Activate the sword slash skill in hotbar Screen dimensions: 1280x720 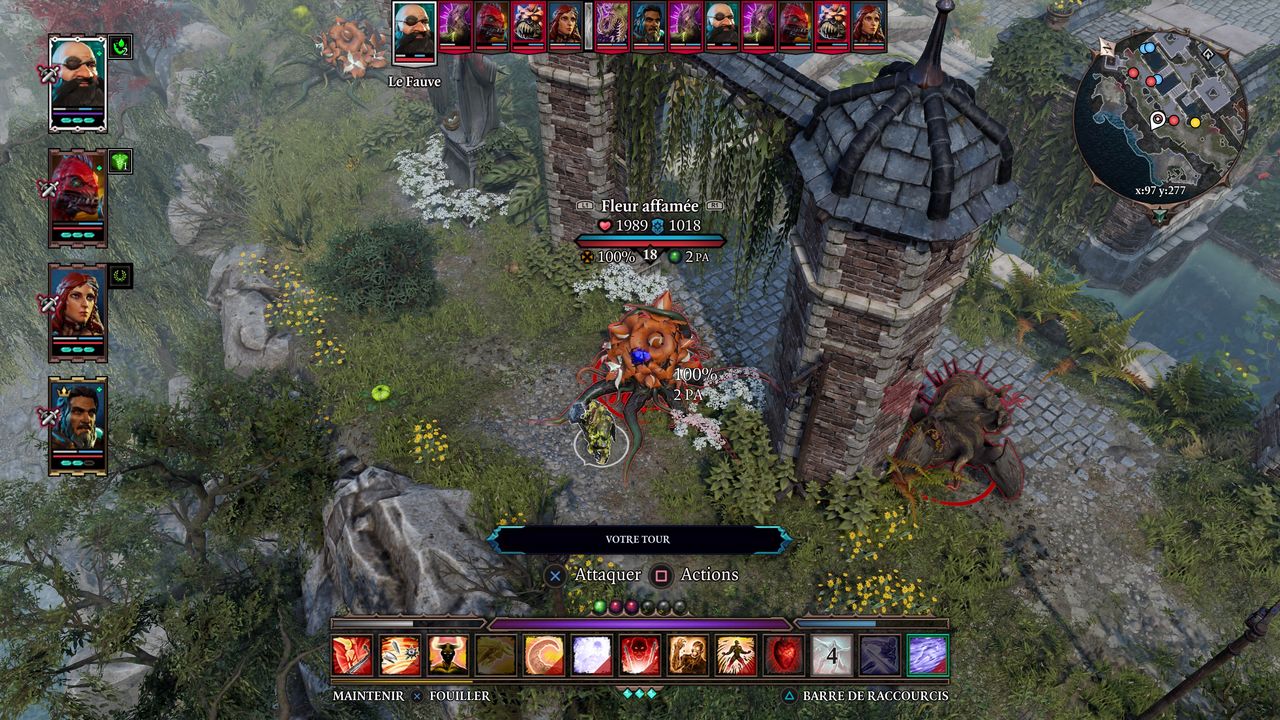tap(352, 655)
